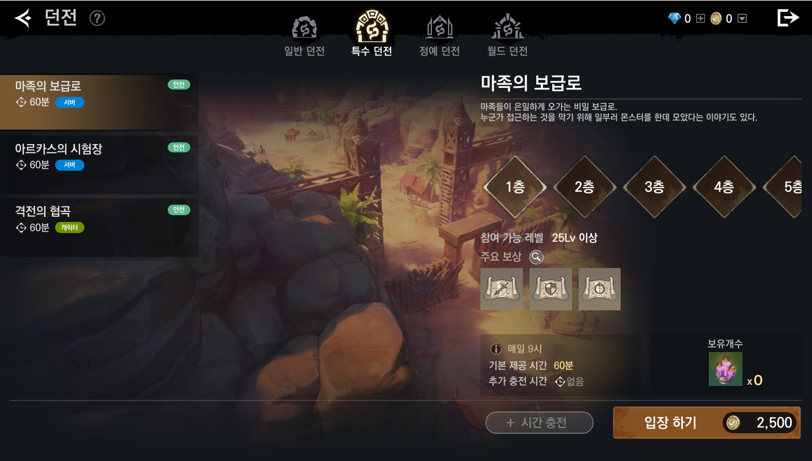Open the dungeon help question mark
The height and width of the screenshot is (461, 812).
(x=97, y=18)
